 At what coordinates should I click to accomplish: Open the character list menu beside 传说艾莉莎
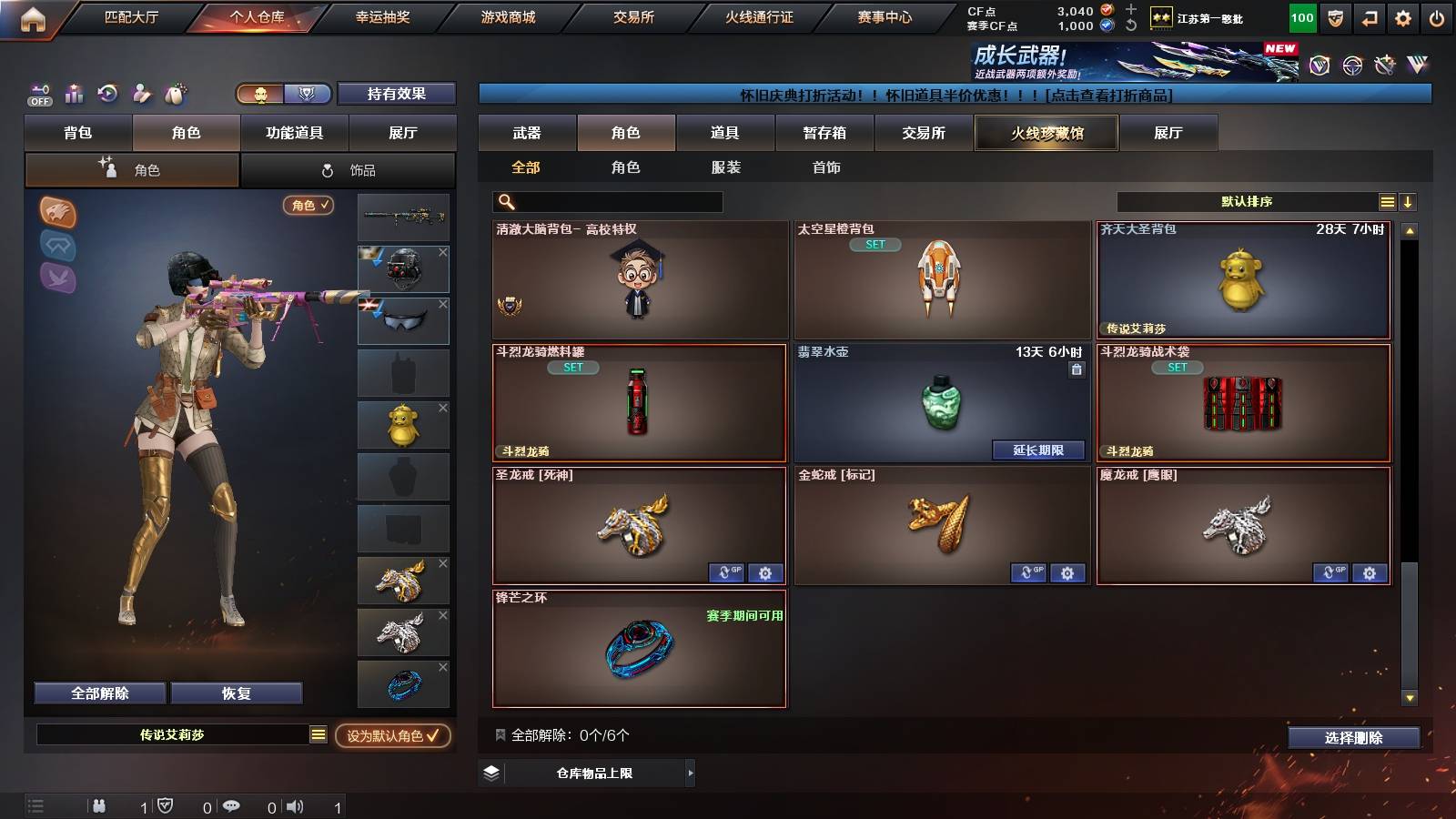pyautogui.click(x=318, y=733)
